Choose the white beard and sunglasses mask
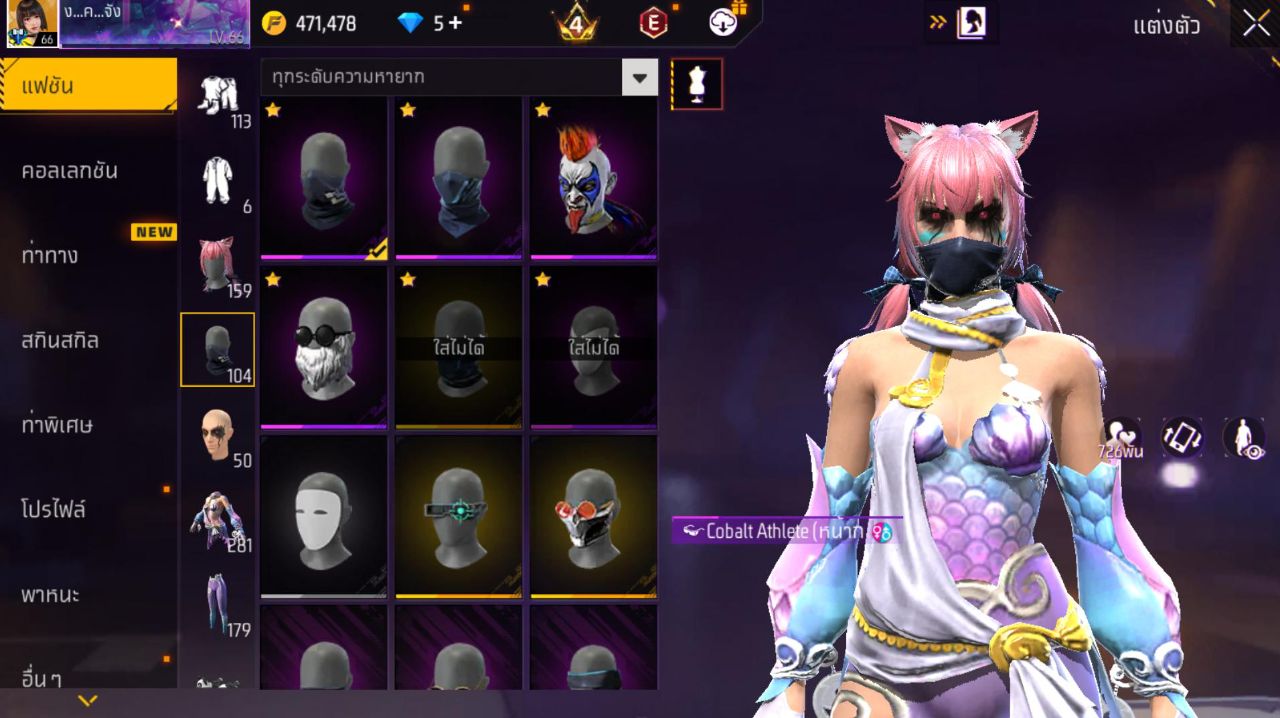 [324, 347]
